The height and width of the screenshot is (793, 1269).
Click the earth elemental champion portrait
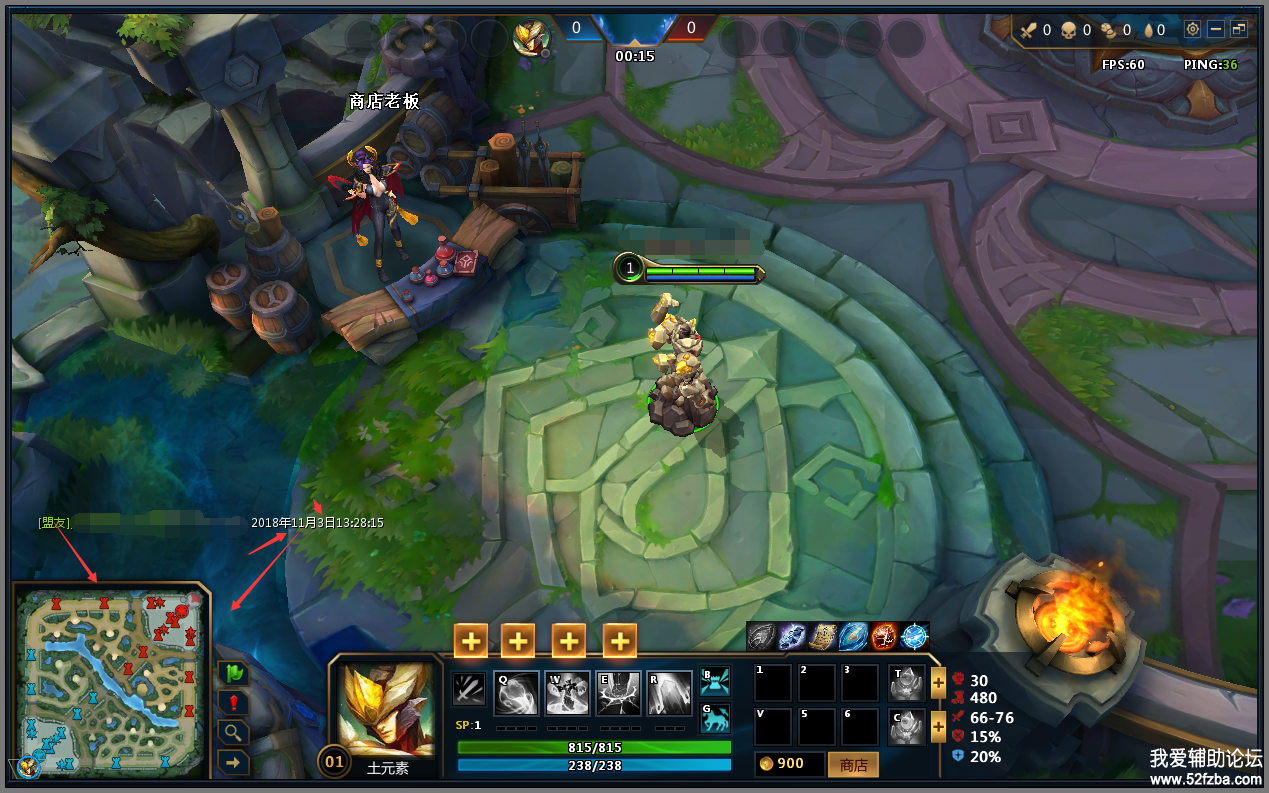387,709
